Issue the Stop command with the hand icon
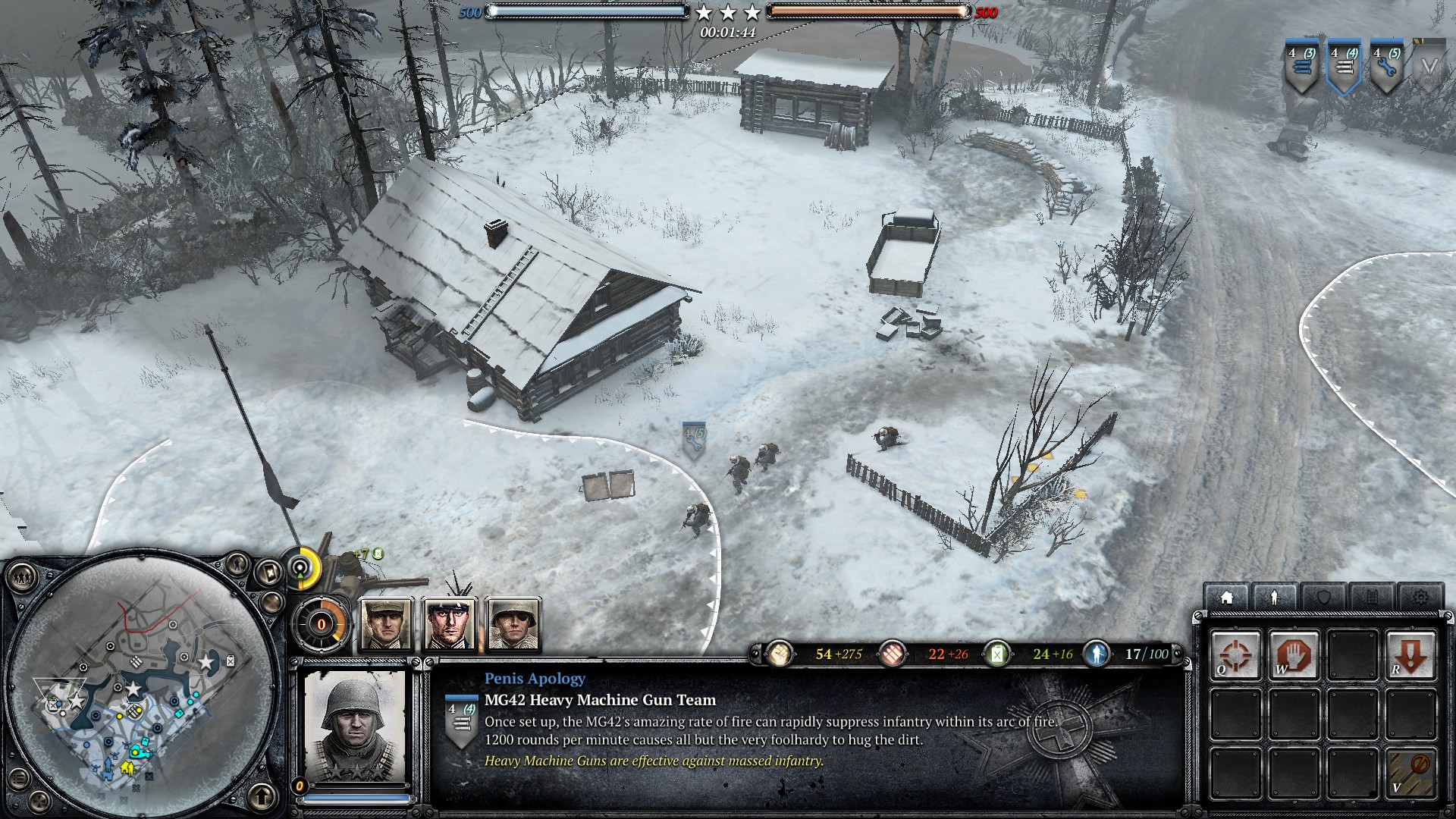The height and width of the screenshot is (819, 1456). (1294, 654)
